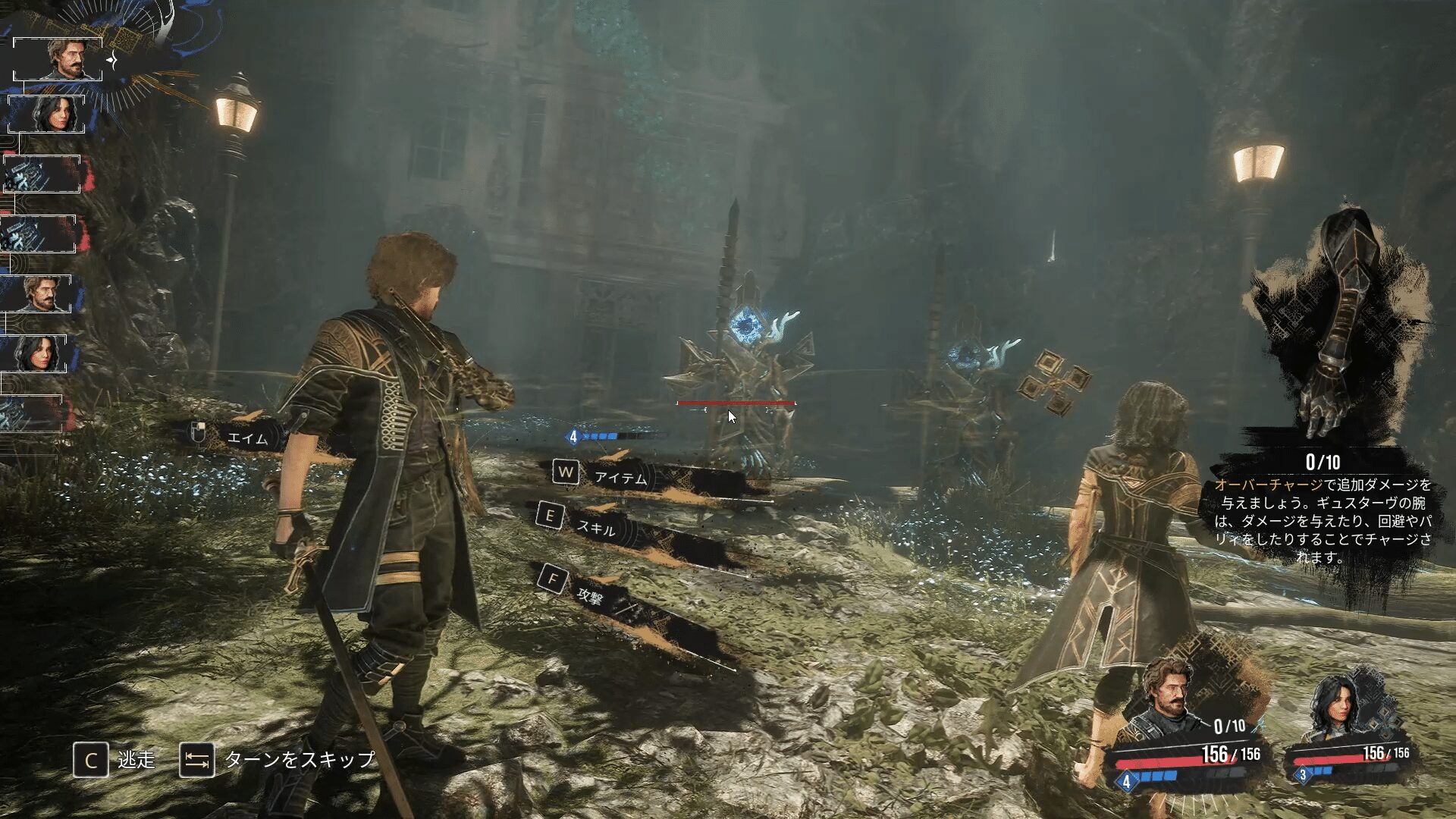Choose the エイム aim command
This screenshot has height=819, width=1456.
click(x=247, y=438)
